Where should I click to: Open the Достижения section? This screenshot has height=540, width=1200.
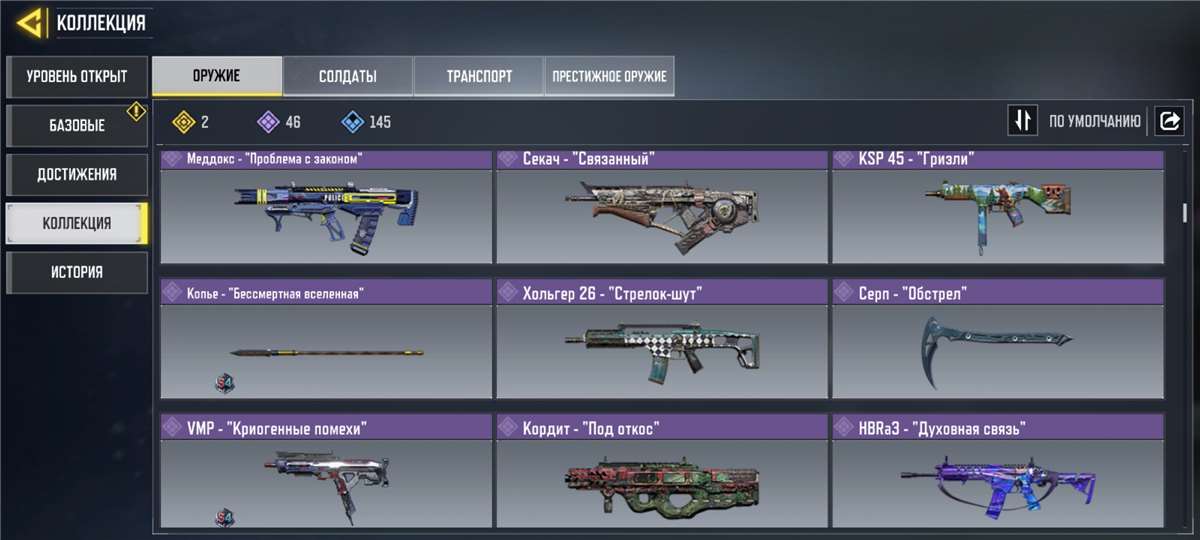[x=76, y=174]
